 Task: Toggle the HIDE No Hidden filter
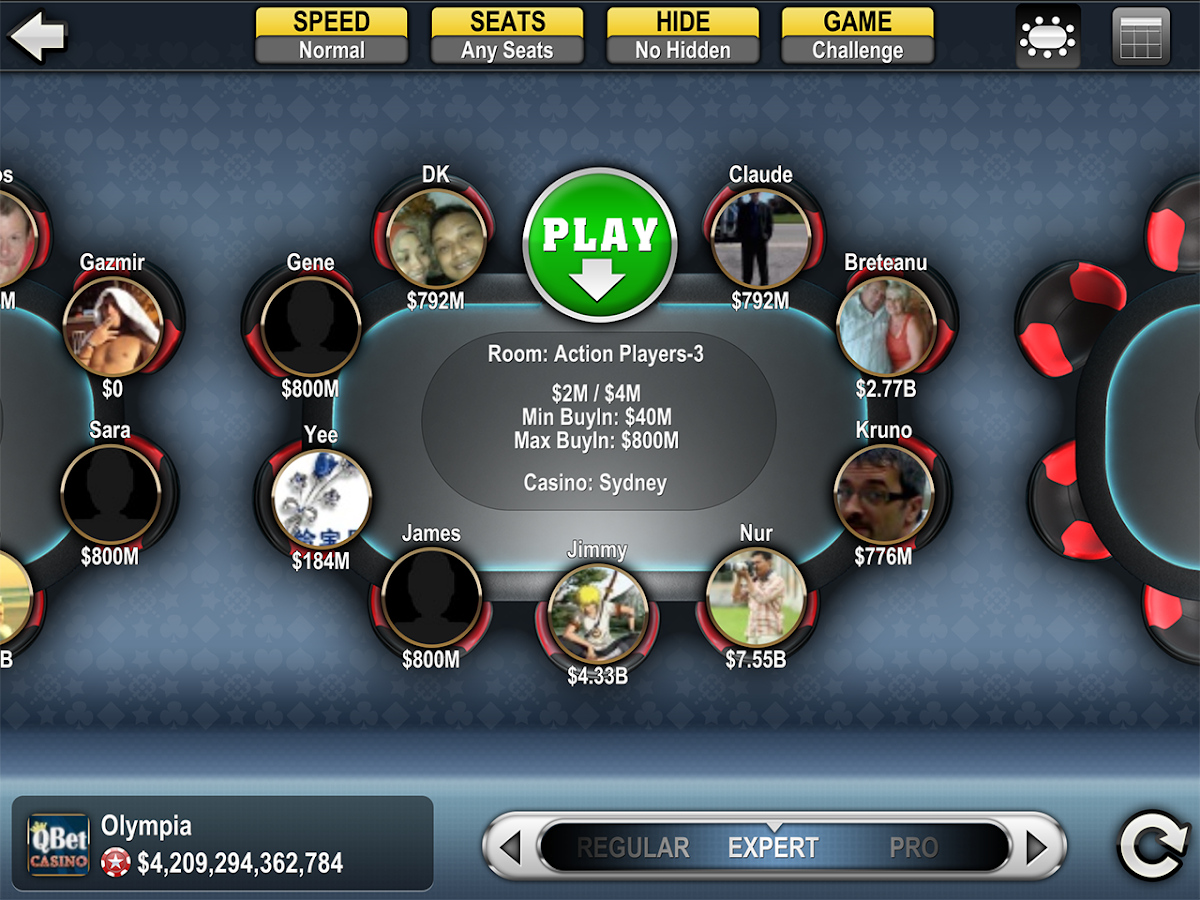click(x=683, y=36)
